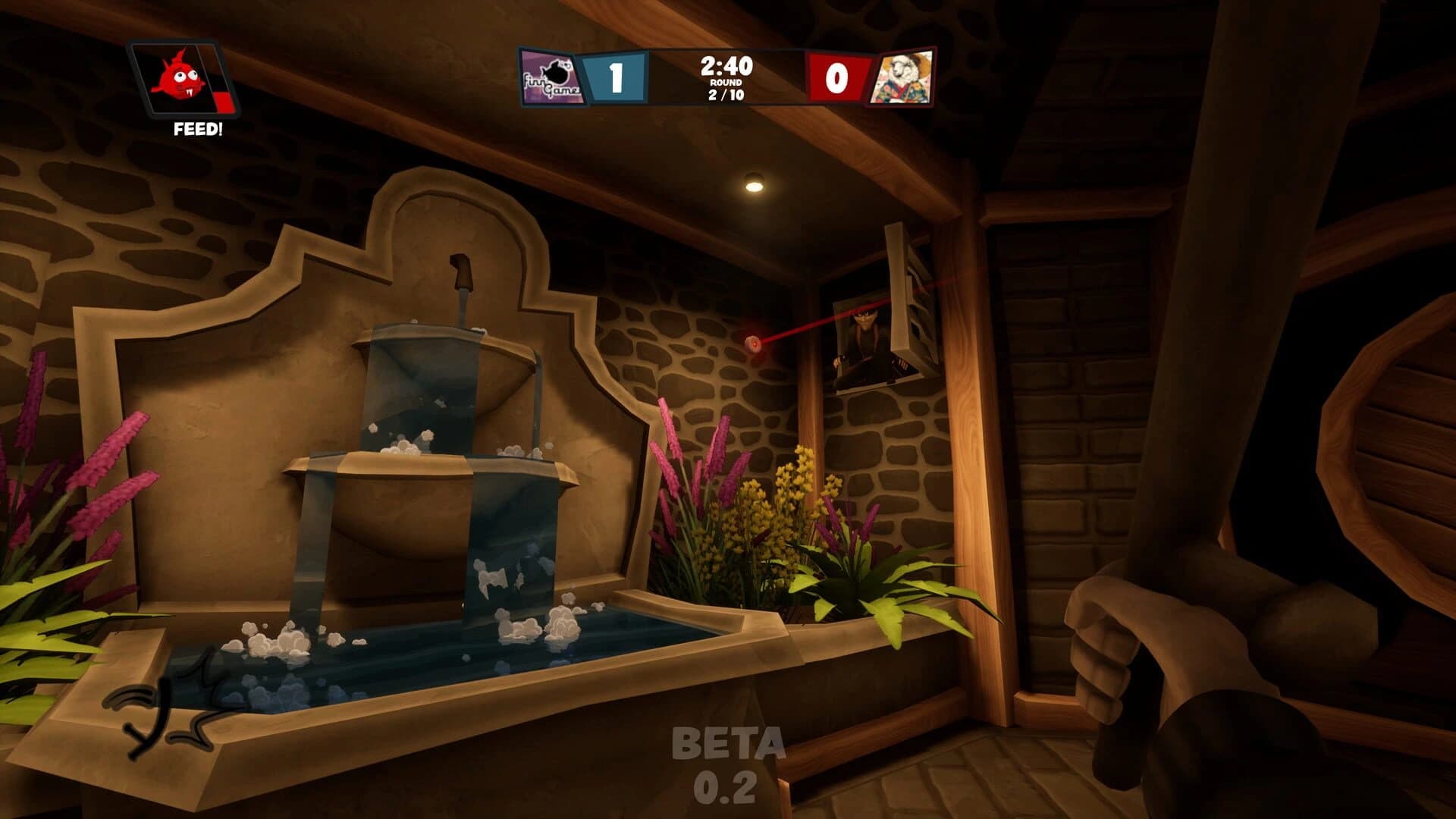This screenshot has height=819, width=1456.
Task: Click the red piranha FEED! ability icon
Action: [x=182, y=80]
